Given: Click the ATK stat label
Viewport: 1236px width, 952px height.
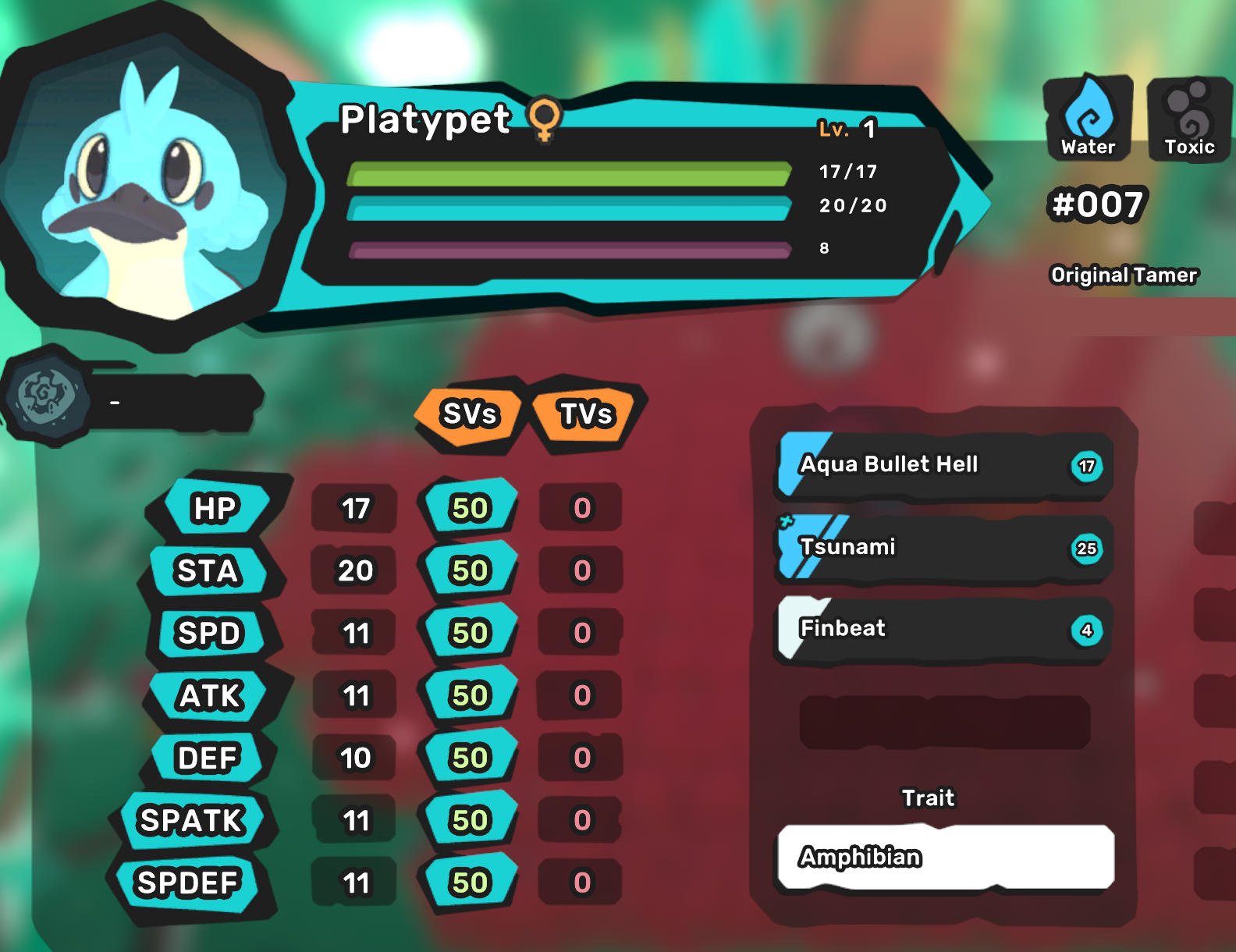Looking at the screenshot, I should 211,696.
